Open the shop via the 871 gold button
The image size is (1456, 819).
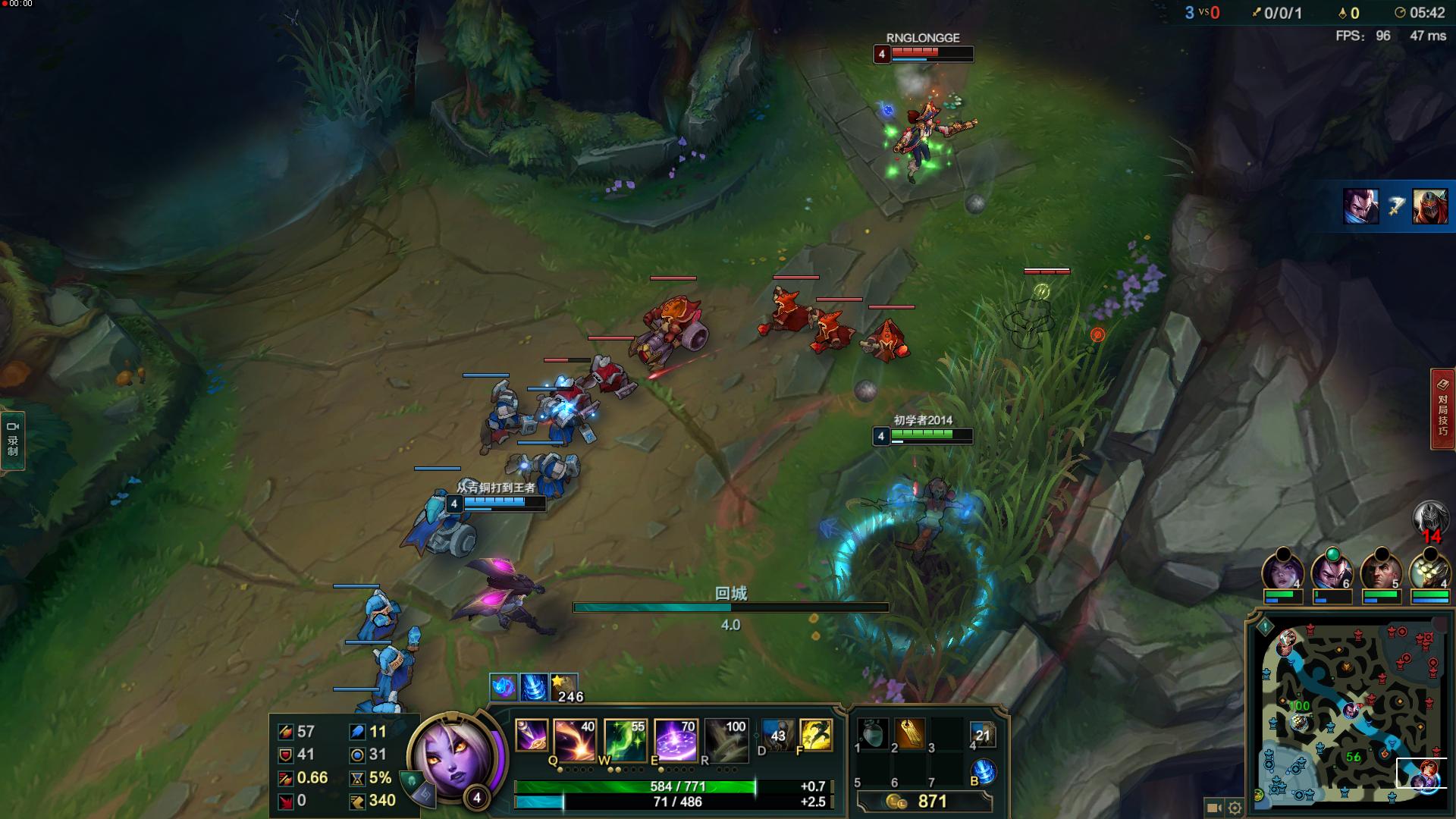(x=924, y=802)
